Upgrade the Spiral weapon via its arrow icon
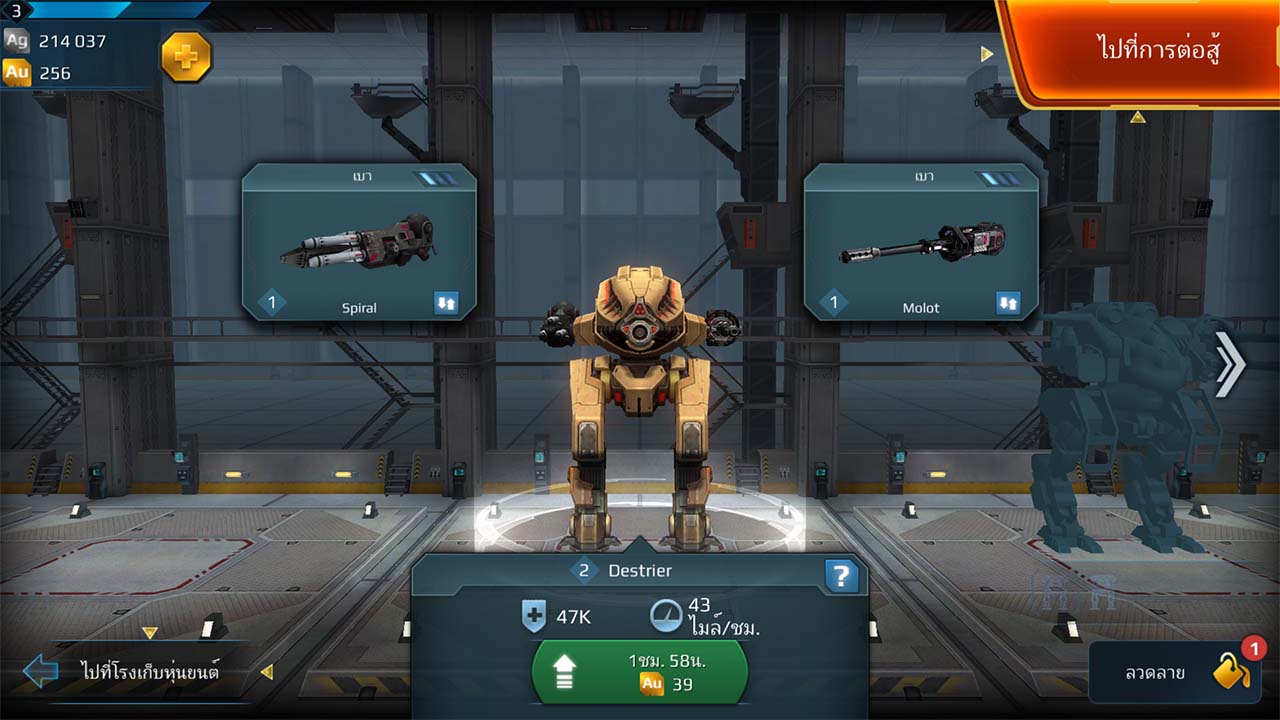 [x=446, y=304]
